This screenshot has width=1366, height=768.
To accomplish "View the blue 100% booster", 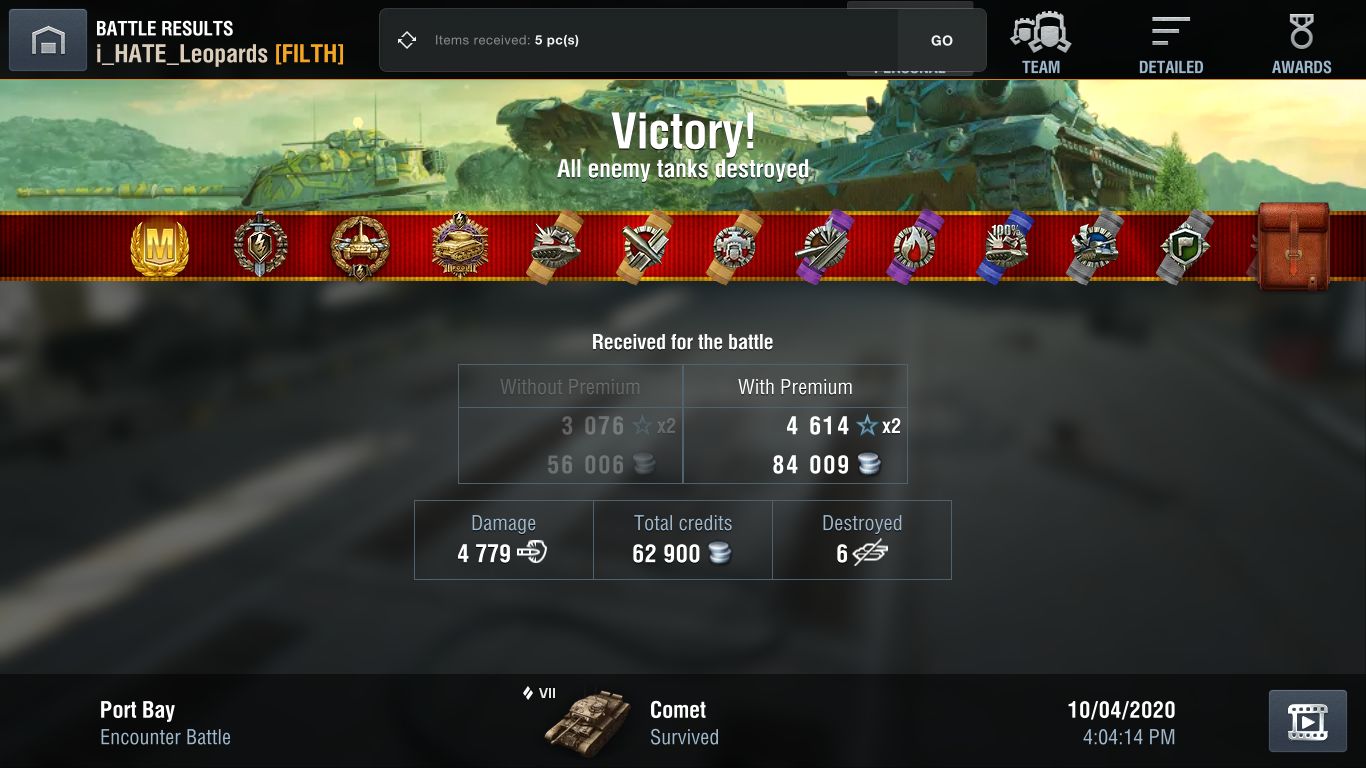I will (1005, 247).
